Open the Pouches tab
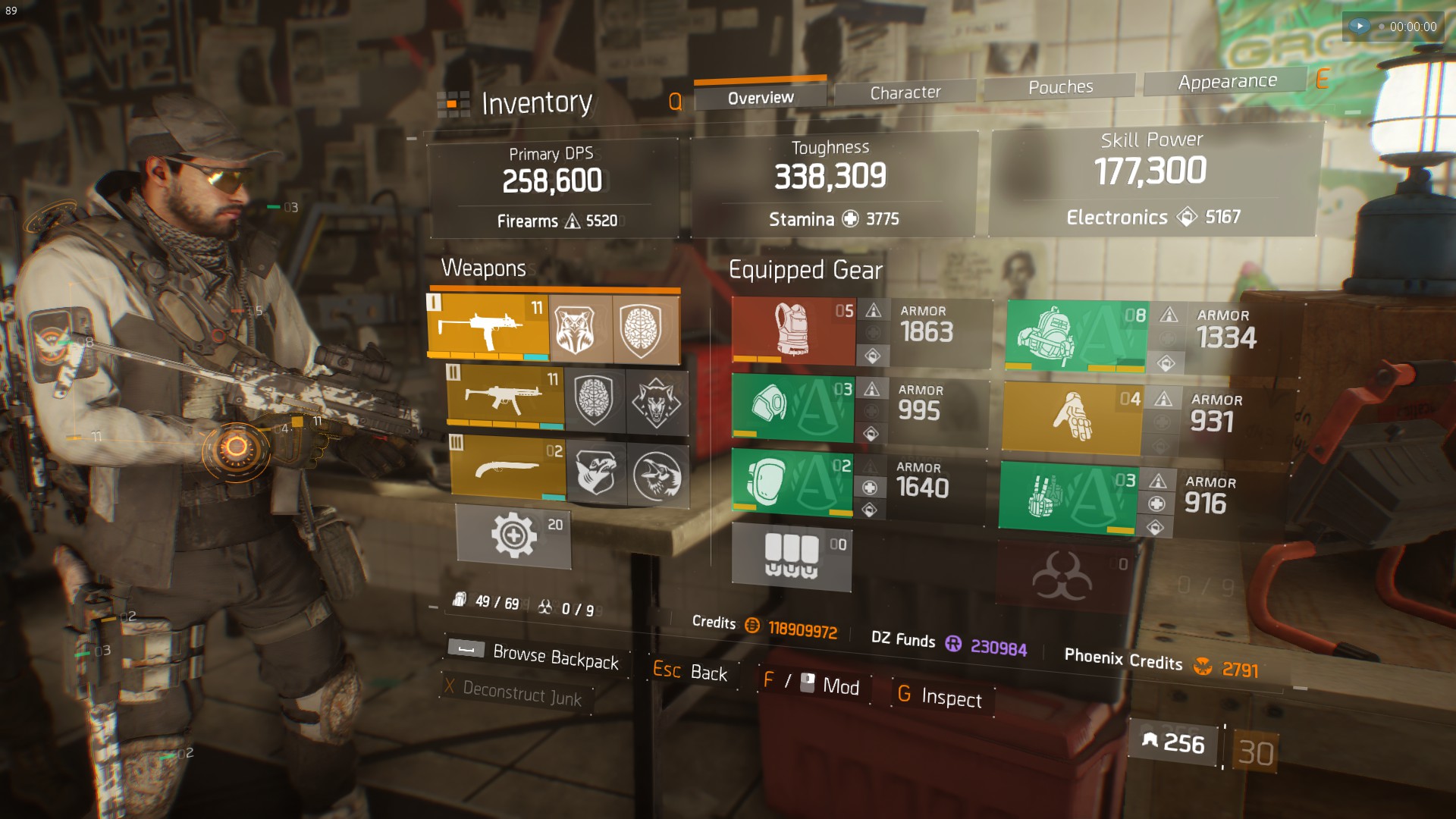Viewport: 1456px width, 819px height. [x=1060, y=87]
